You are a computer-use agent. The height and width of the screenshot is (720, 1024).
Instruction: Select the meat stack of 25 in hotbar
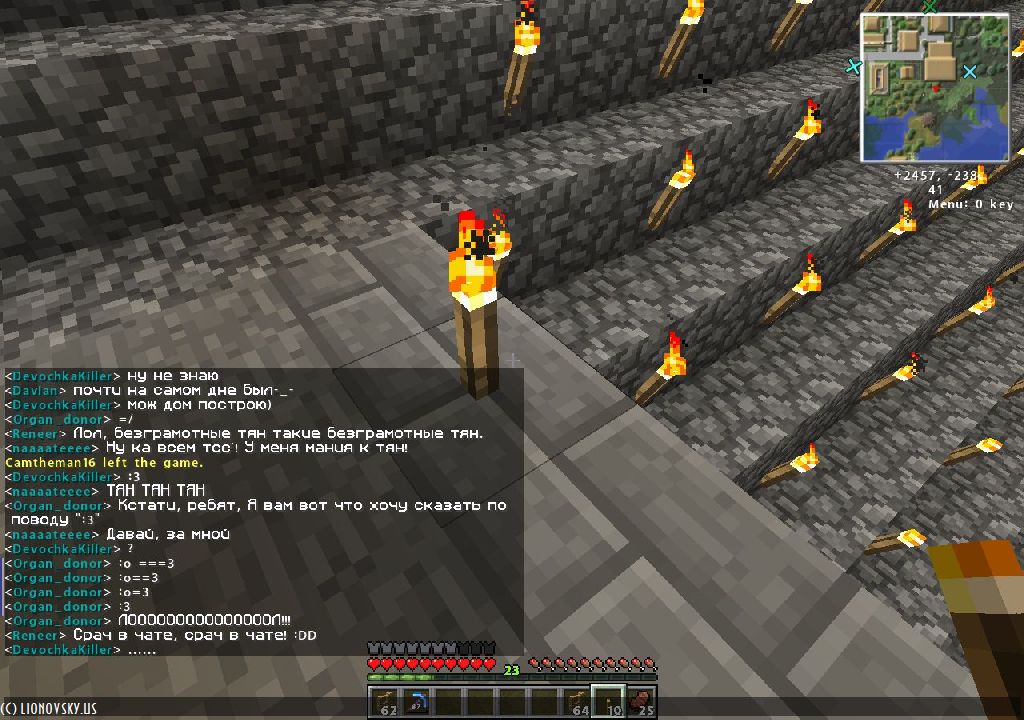click(x=641, y=702)
